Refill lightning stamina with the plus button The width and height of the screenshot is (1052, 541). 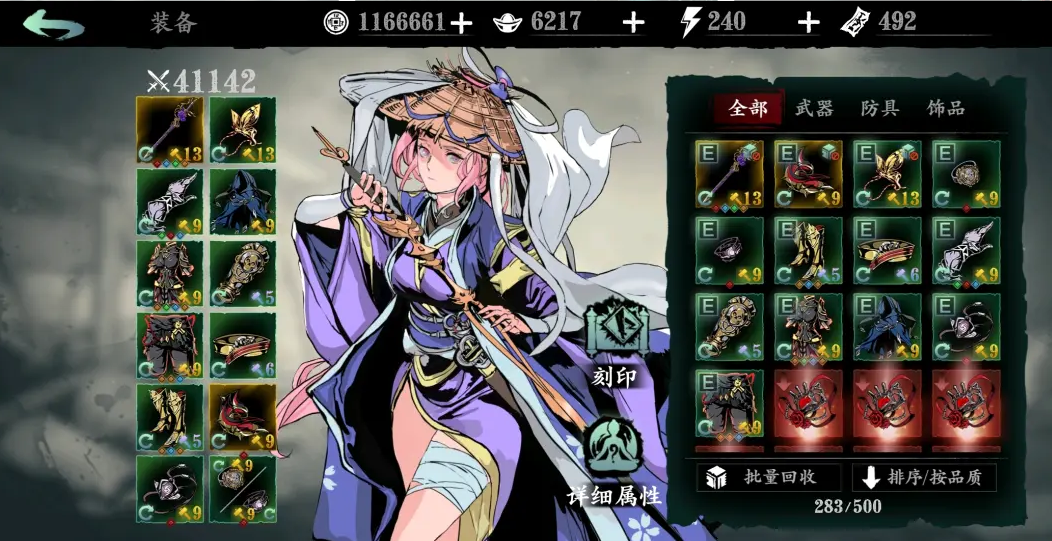tap(808, 22)
